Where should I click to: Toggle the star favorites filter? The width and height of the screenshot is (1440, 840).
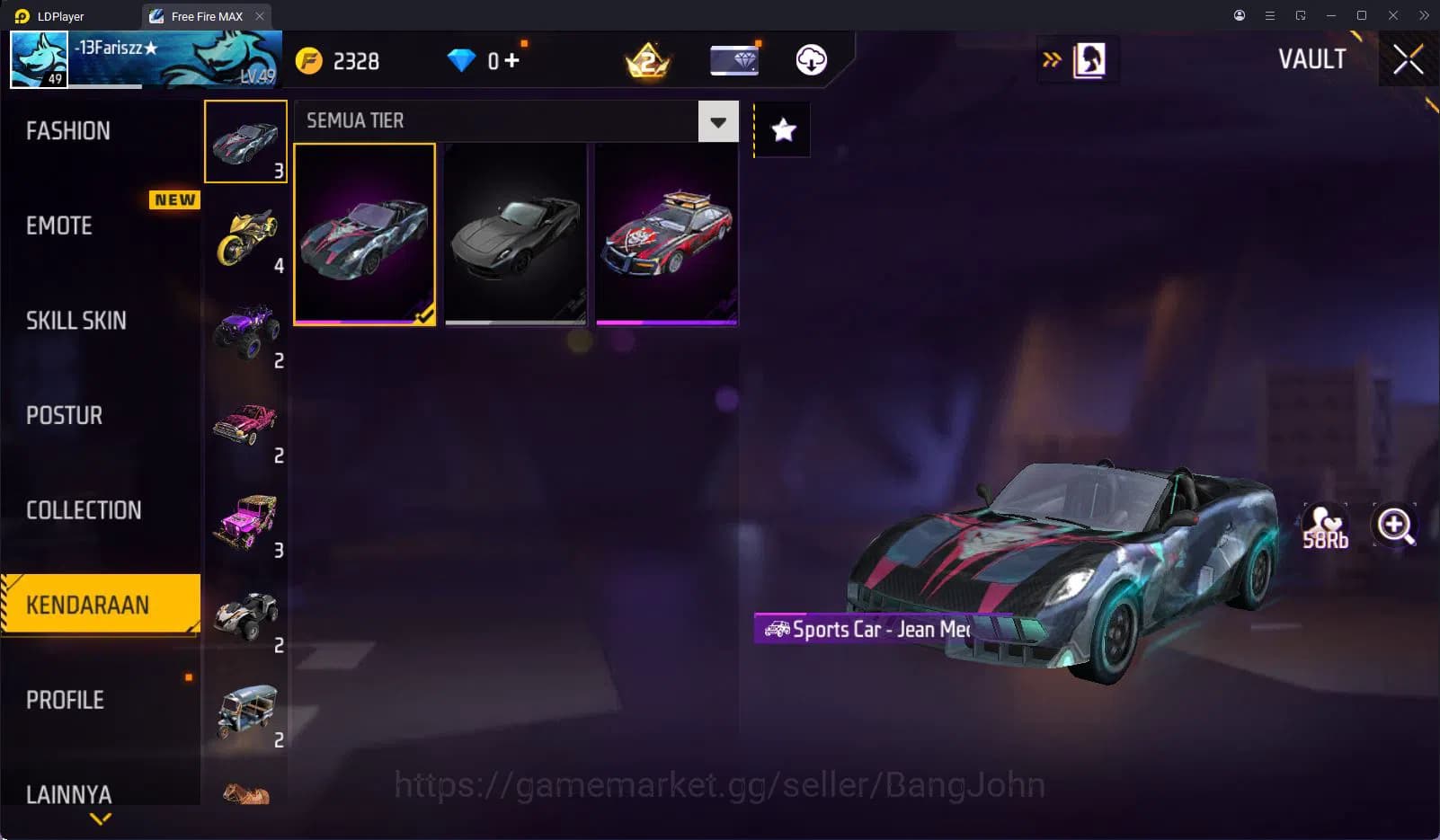pyautogui.click(x=783, y=130)
